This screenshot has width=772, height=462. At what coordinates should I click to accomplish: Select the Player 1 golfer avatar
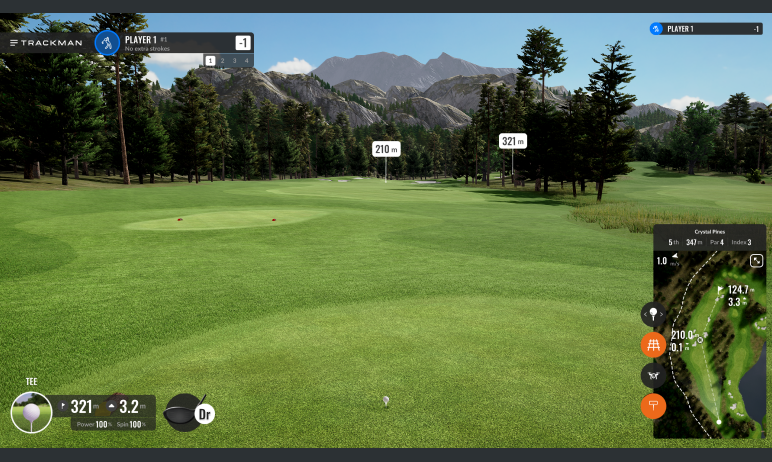point(107,42)
